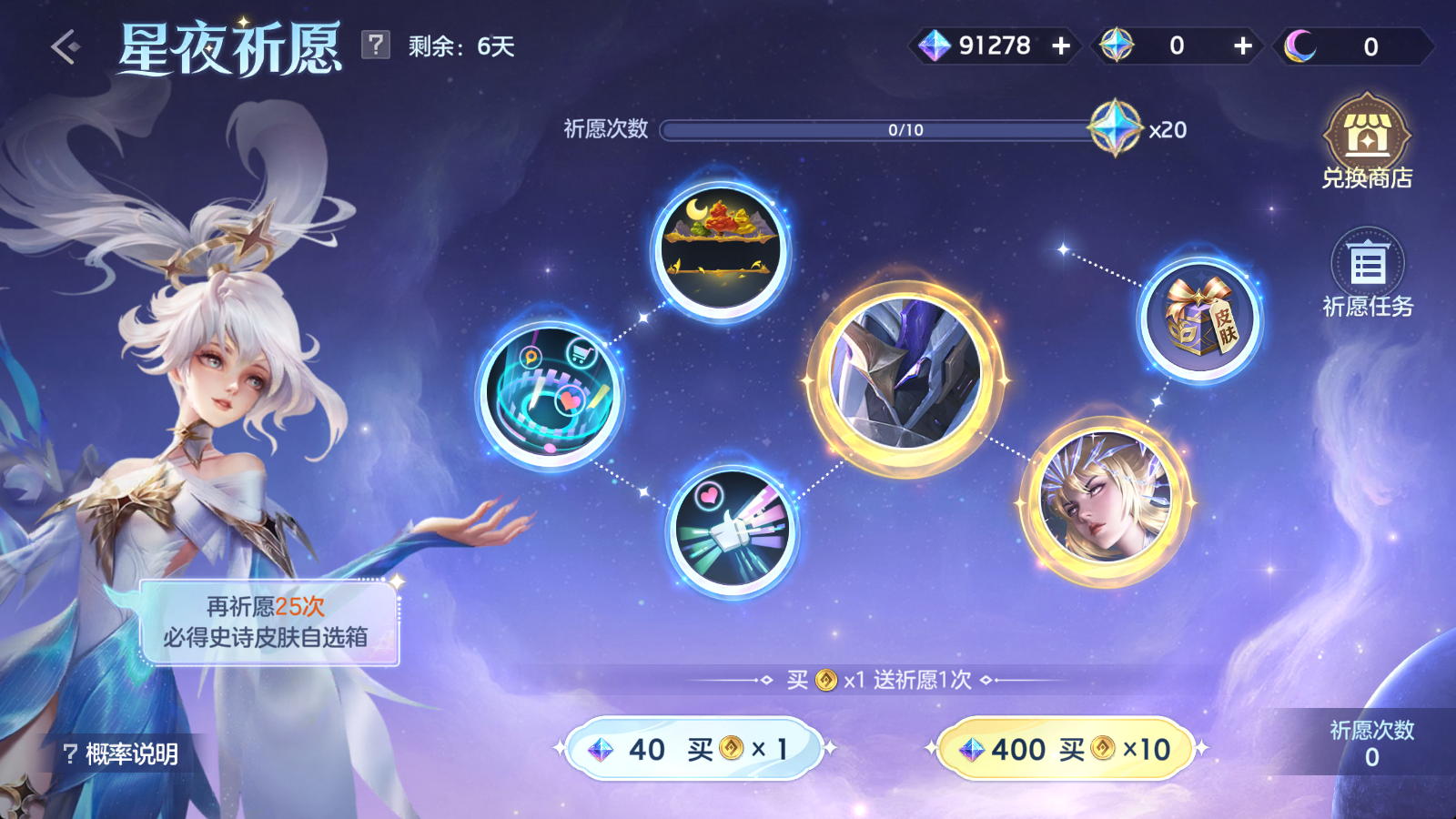Screen dimensions: 1456x819
Task: Click plus to add 91278 diamond currency
Action: pyautogui.click(x=1059, y=44)
